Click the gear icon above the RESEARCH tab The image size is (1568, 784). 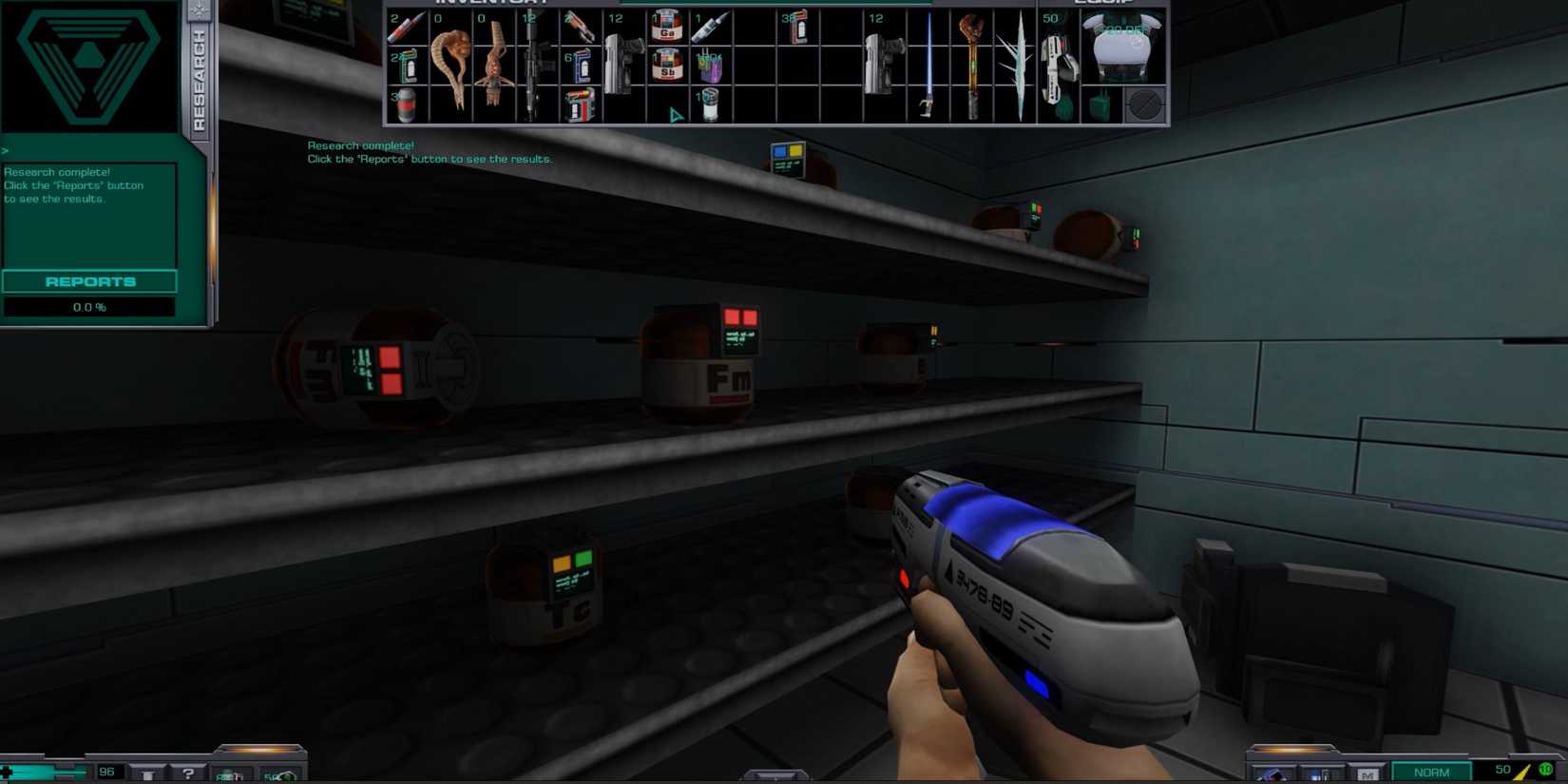pyautogui.click(x=200, y=9)
